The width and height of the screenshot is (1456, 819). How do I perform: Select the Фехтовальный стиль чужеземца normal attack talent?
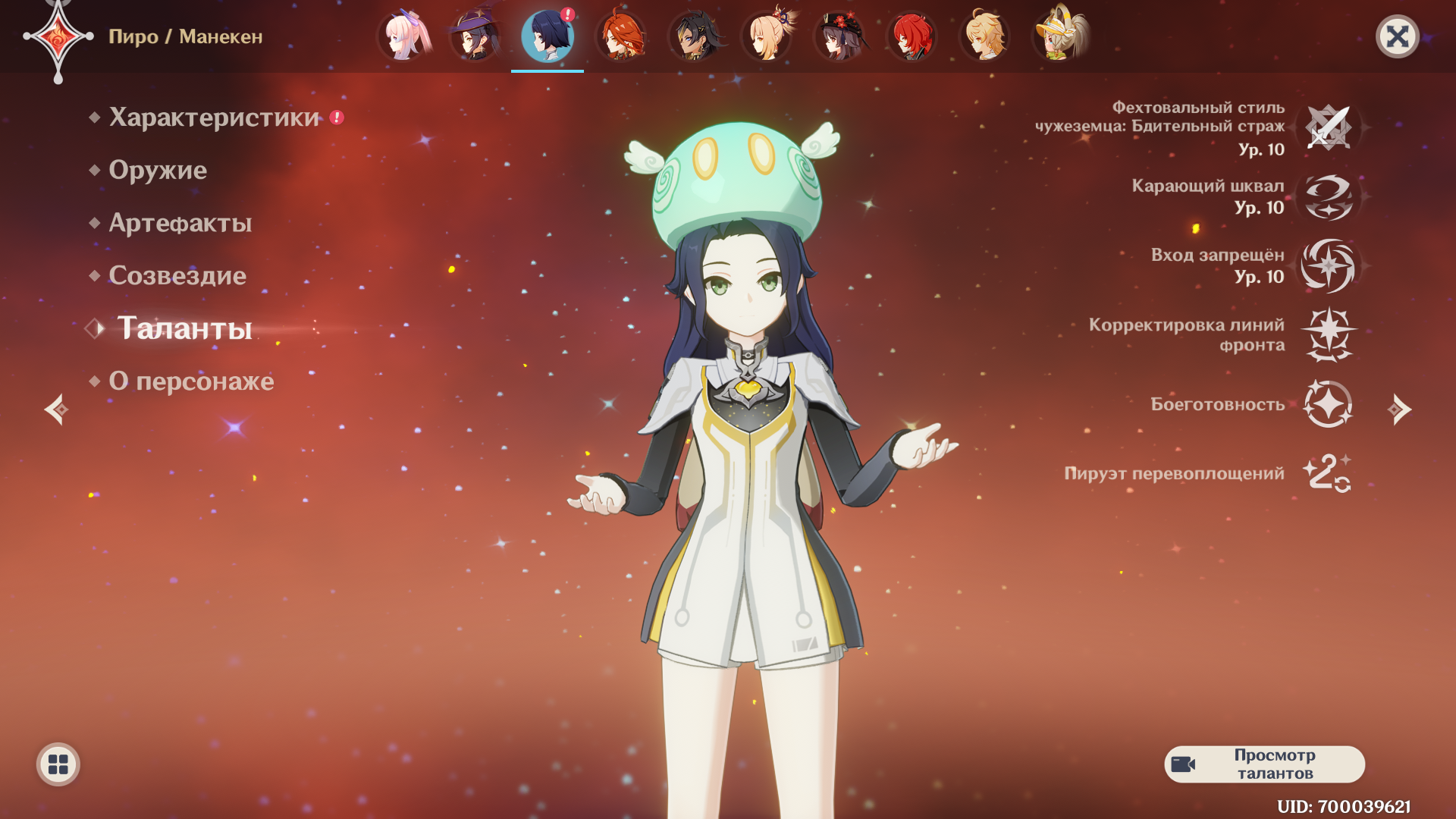point(1329,127)
